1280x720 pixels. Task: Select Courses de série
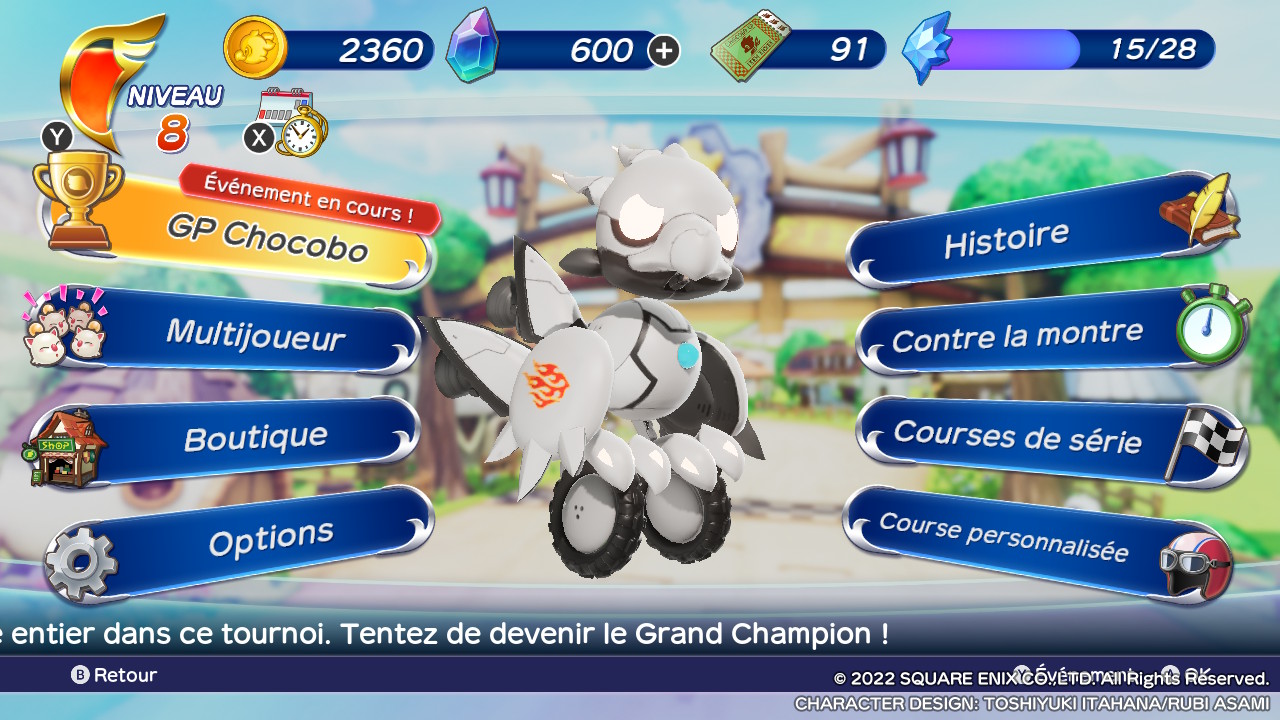1017,436
